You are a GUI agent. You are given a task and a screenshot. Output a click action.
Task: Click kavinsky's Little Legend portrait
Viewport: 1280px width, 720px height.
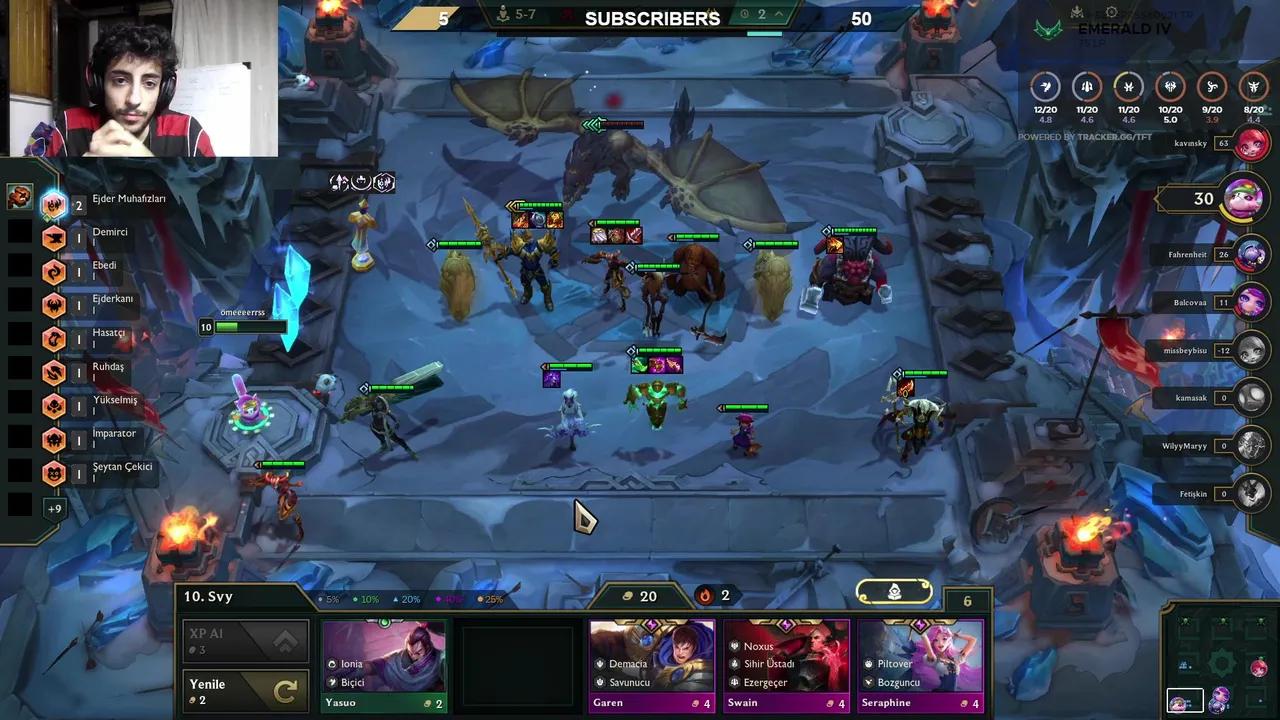[1252, 143]
